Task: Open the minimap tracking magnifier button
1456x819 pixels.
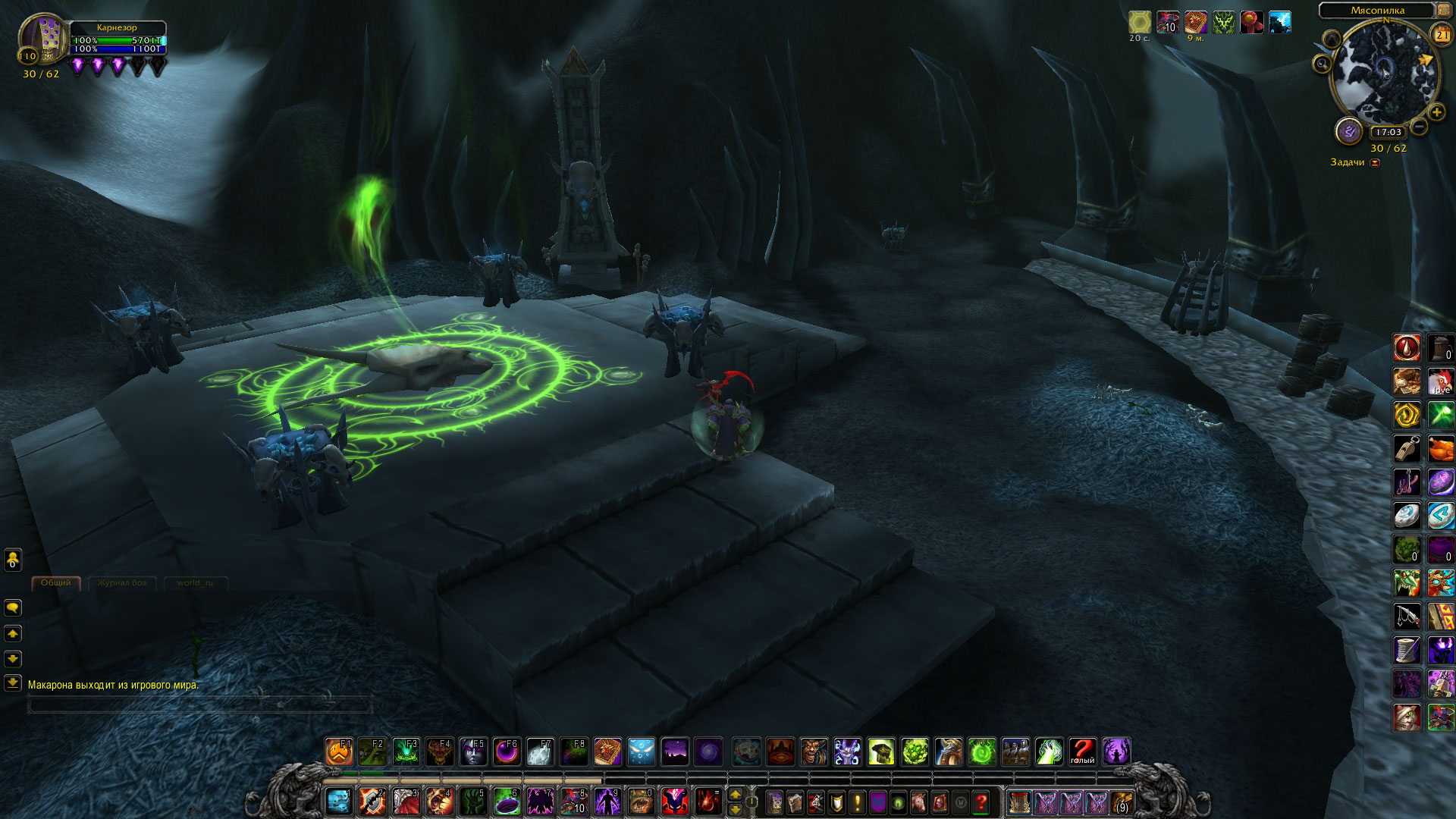Action: pyautogui.click(x=1323, y=64)
